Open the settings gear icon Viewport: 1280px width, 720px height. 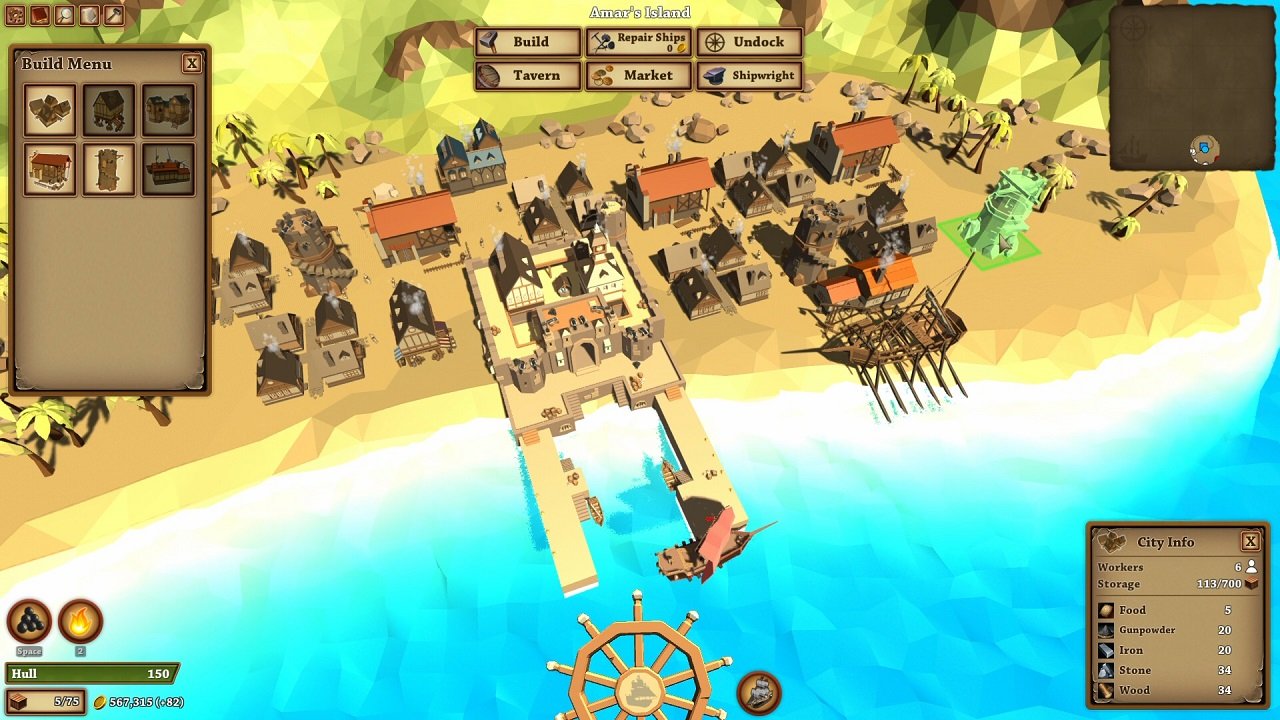pos(16,13)
